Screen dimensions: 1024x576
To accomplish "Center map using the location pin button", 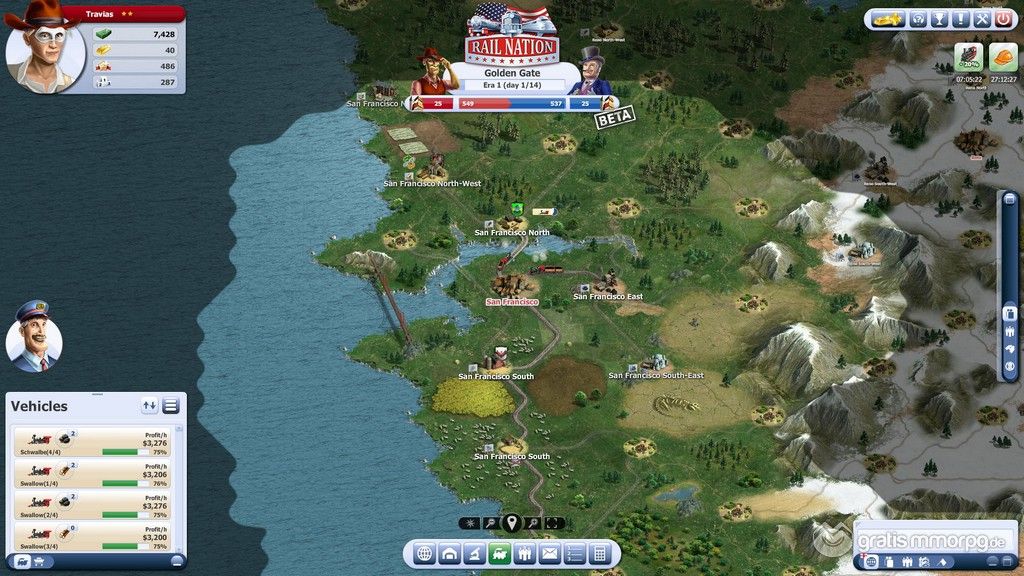I will pos(512,522).
